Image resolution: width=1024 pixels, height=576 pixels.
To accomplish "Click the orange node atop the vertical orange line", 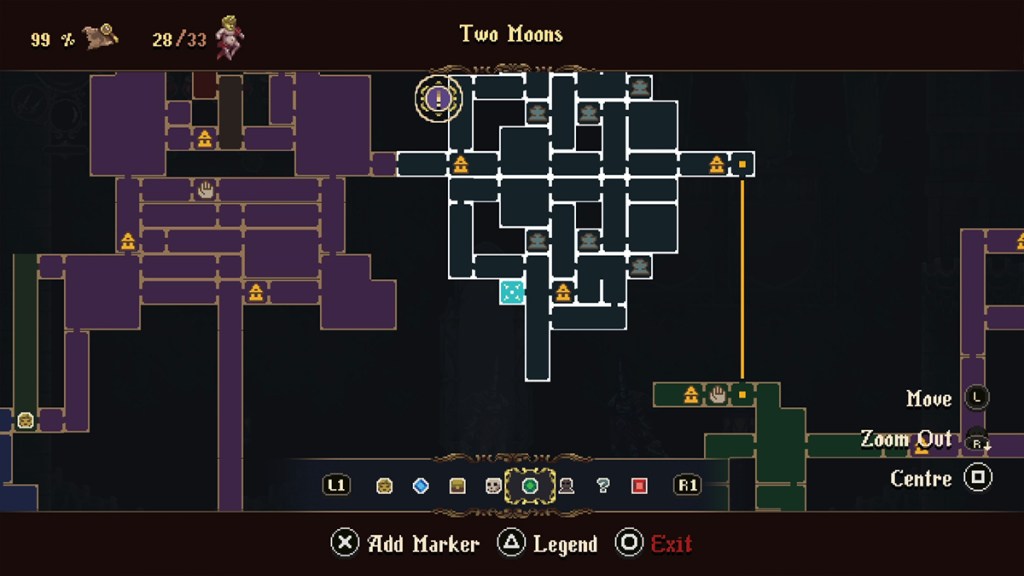I will click(742, 164).
